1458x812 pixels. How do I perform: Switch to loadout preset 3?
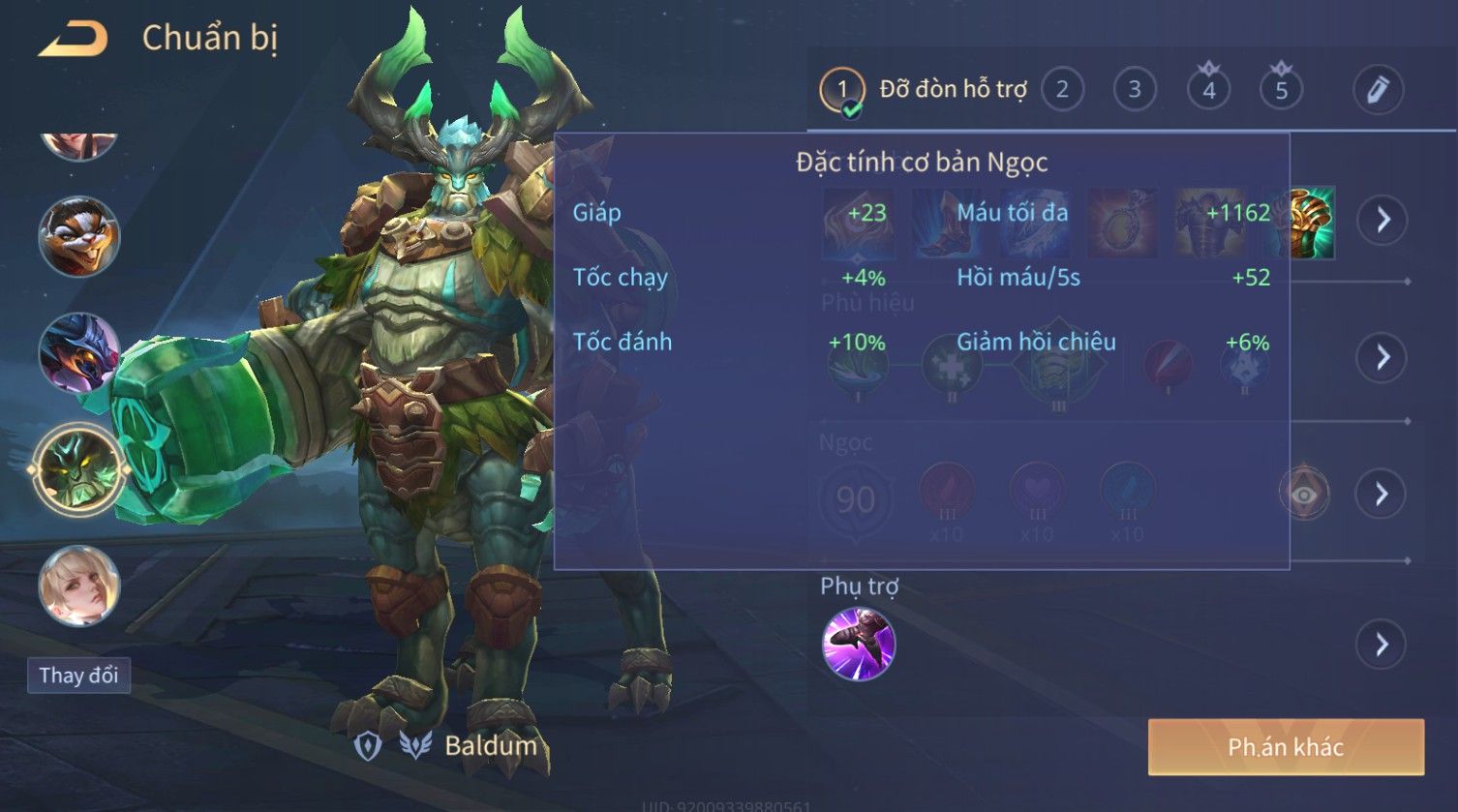tap(1135, 90)
